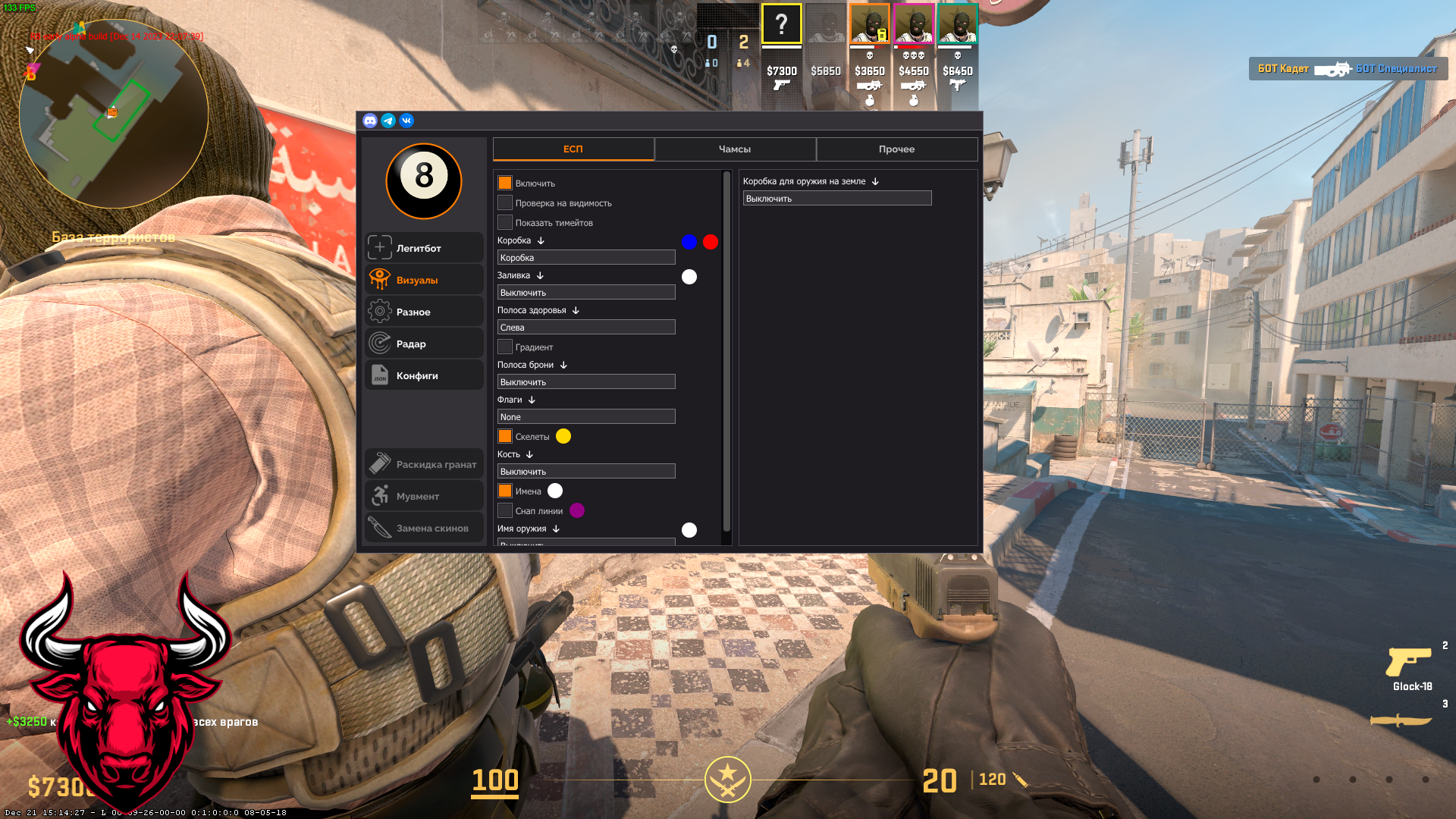Pick the yellow color swatch next to Скелеты

tap(563, 436)
